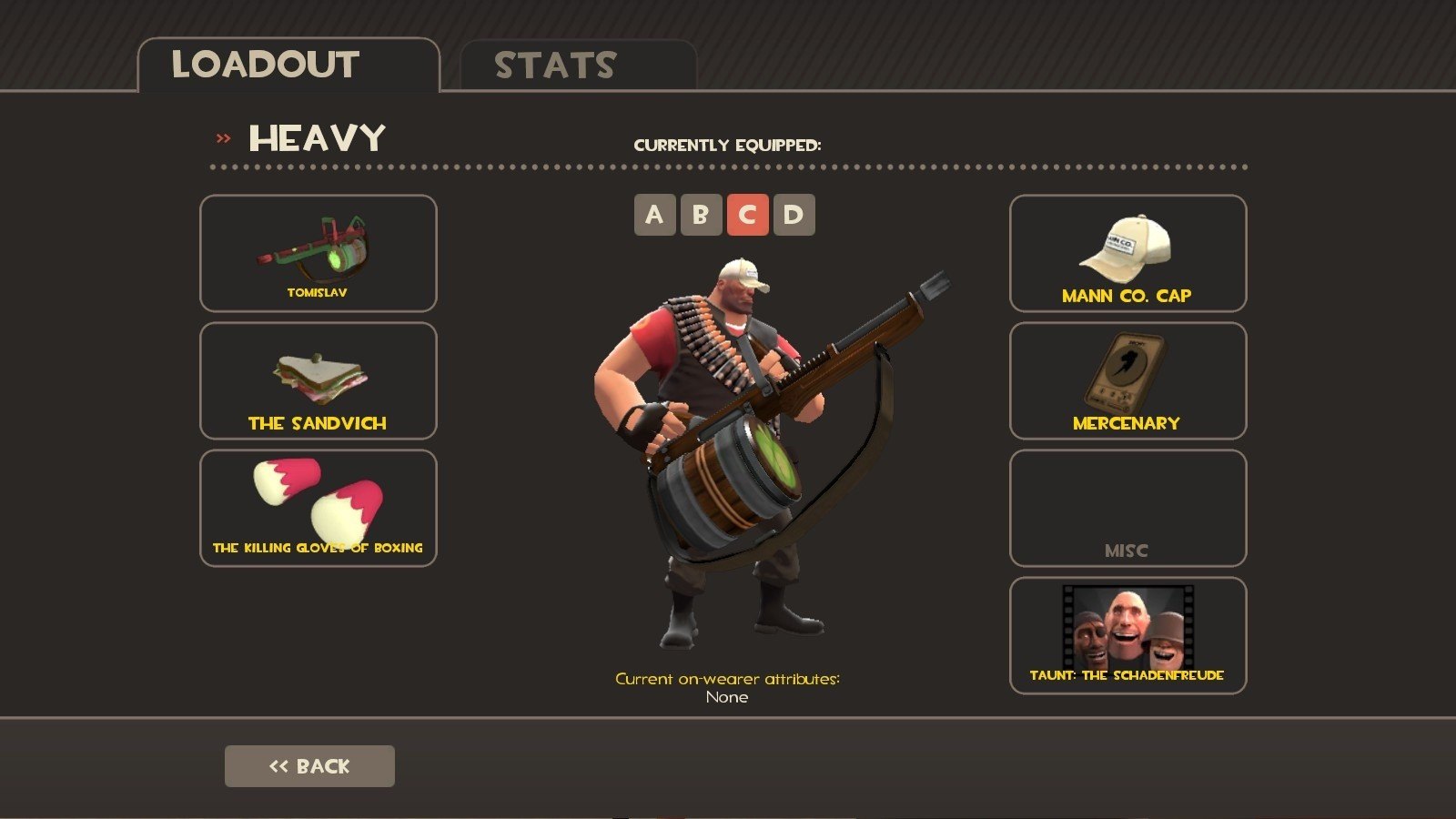
Task: Open the empty Misc slot
Action: pyautogui.click(x=1127, y=508)
